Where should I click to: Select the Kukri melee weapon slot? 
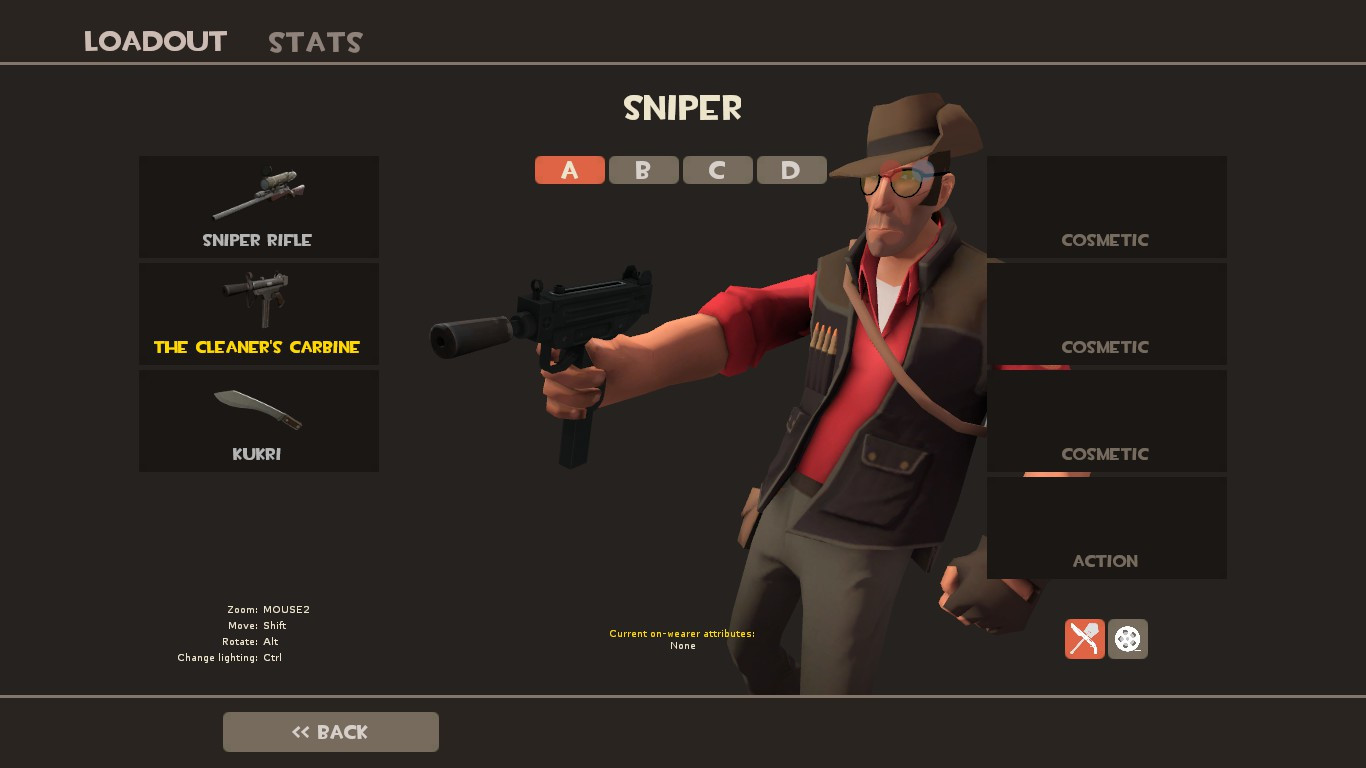tap(259, 420)
